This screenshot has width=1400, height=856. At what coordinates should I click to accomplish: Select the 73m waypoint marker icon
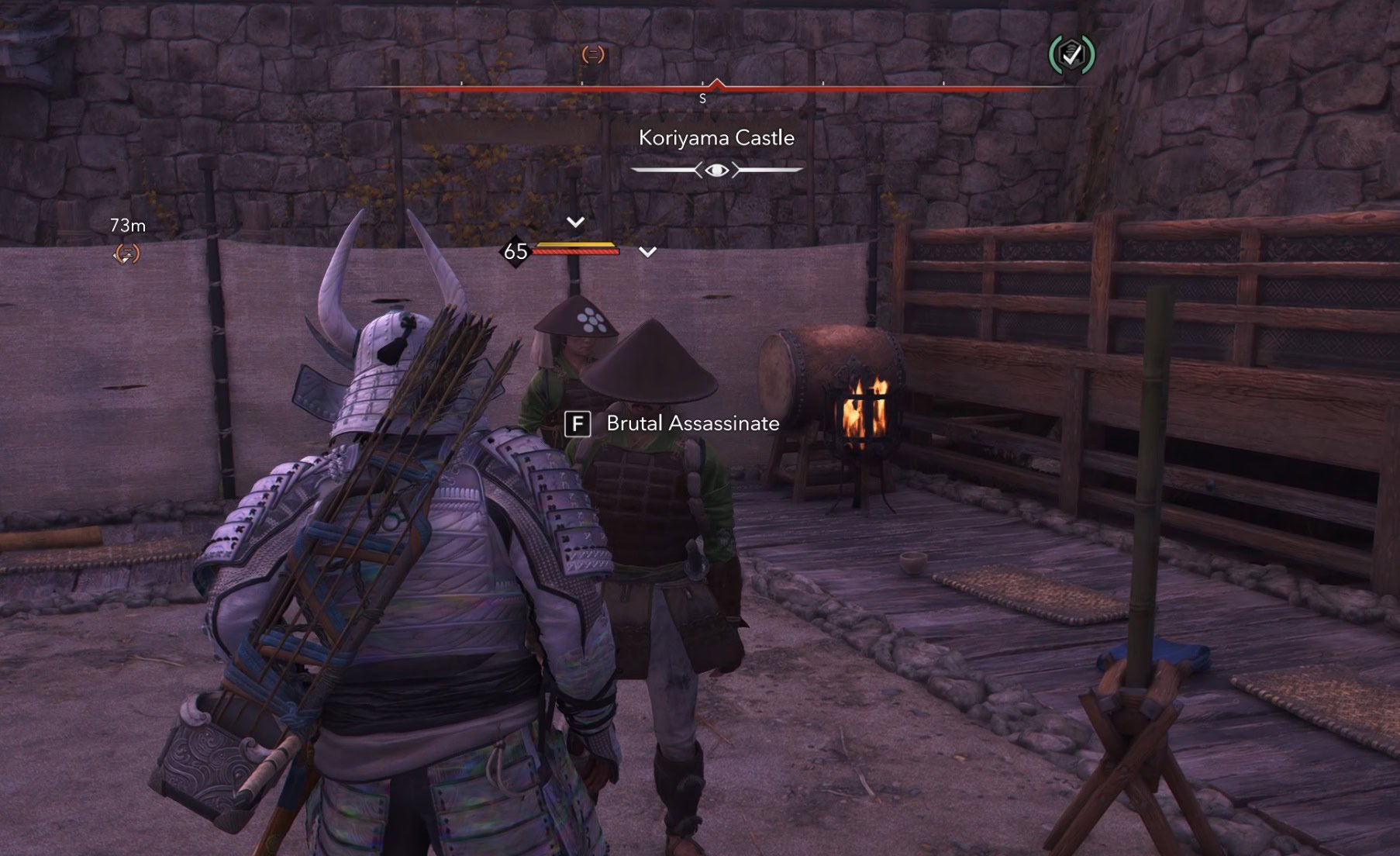coord(126,254)
